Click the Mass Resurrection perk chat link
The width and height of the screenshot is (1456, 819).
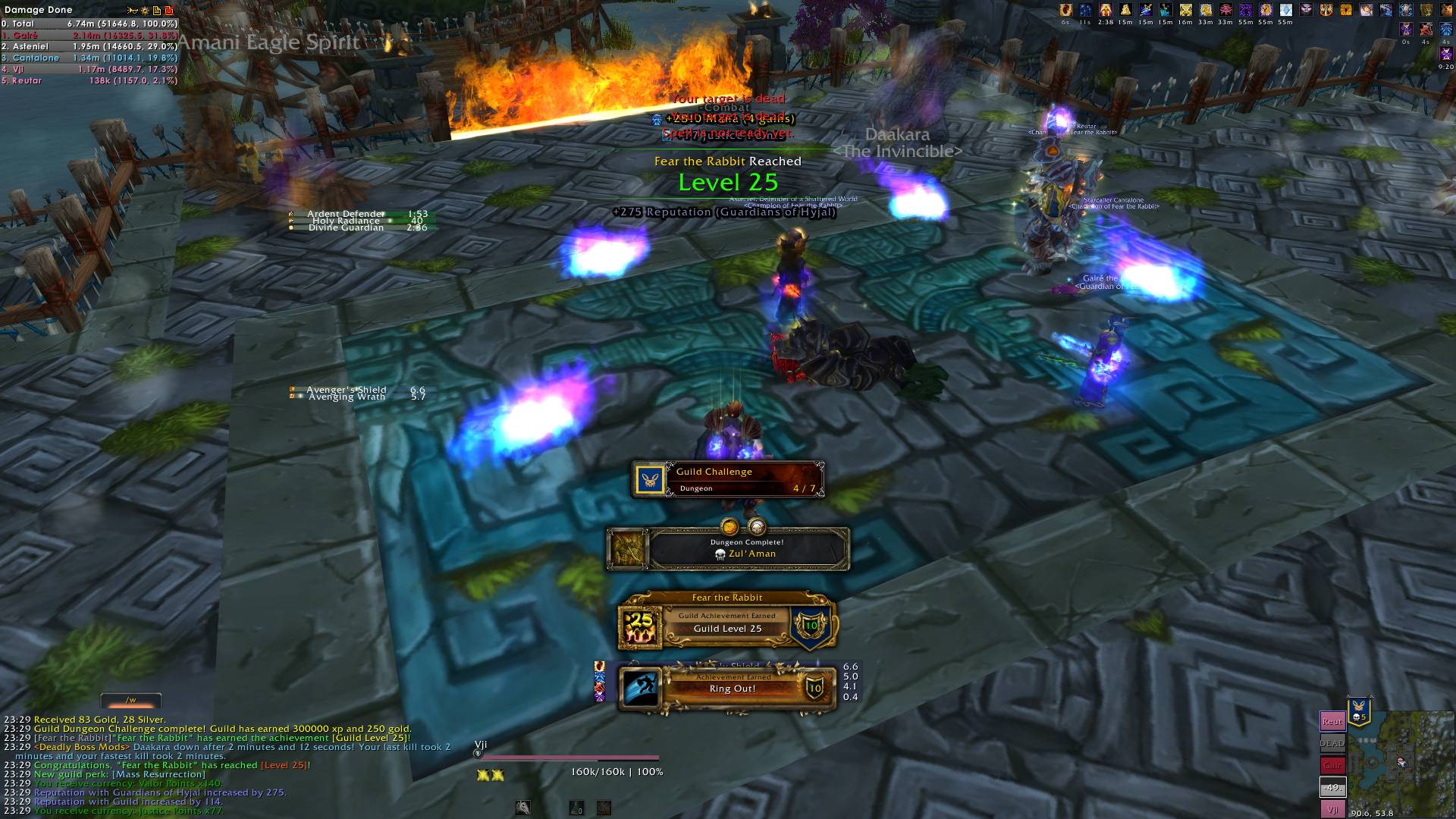point(158,774)
